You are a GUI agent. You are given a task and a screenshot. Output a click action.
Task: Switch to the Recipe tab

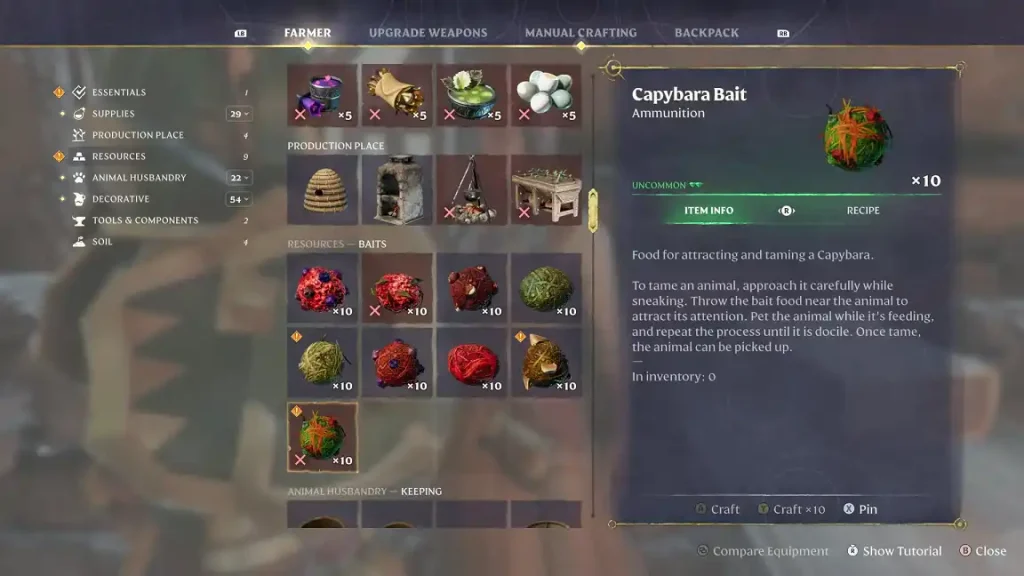pos(863,211)
